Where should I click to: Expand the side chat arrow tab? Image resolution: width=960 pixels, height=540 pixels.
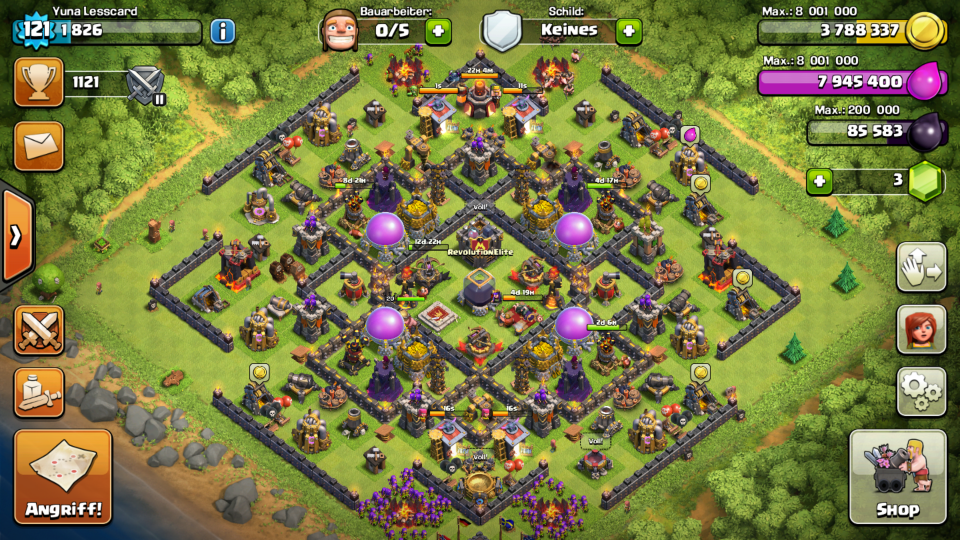tap(16, 236)
